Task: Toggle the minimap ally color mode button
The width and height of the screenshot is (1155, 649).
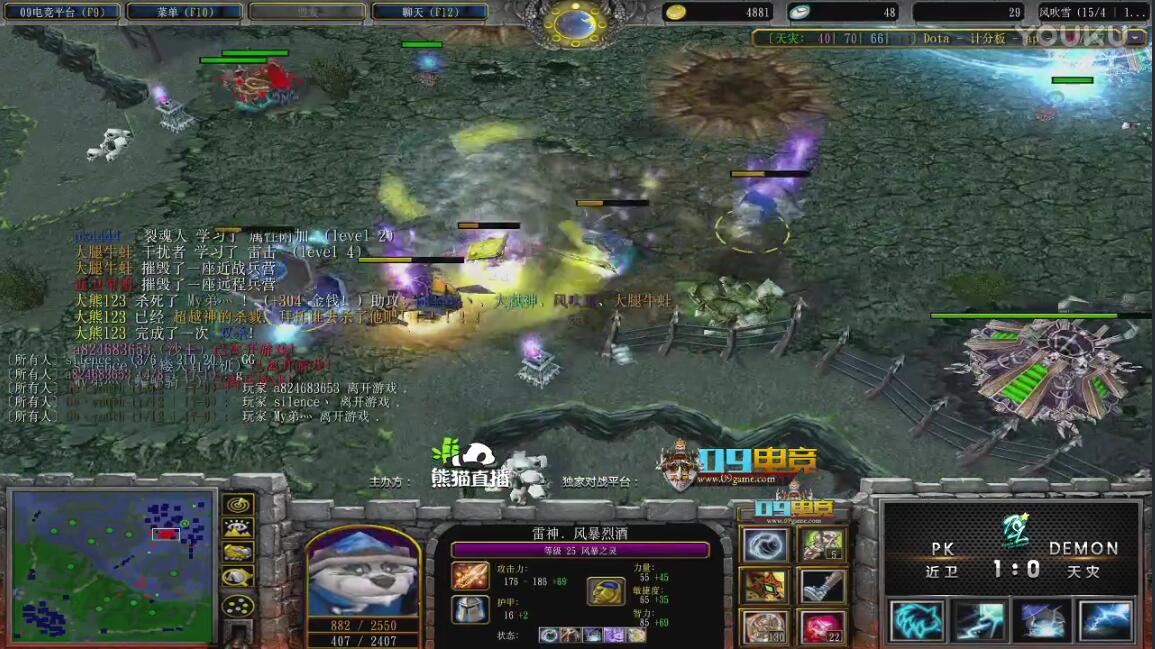Action: tap(238, 553)
